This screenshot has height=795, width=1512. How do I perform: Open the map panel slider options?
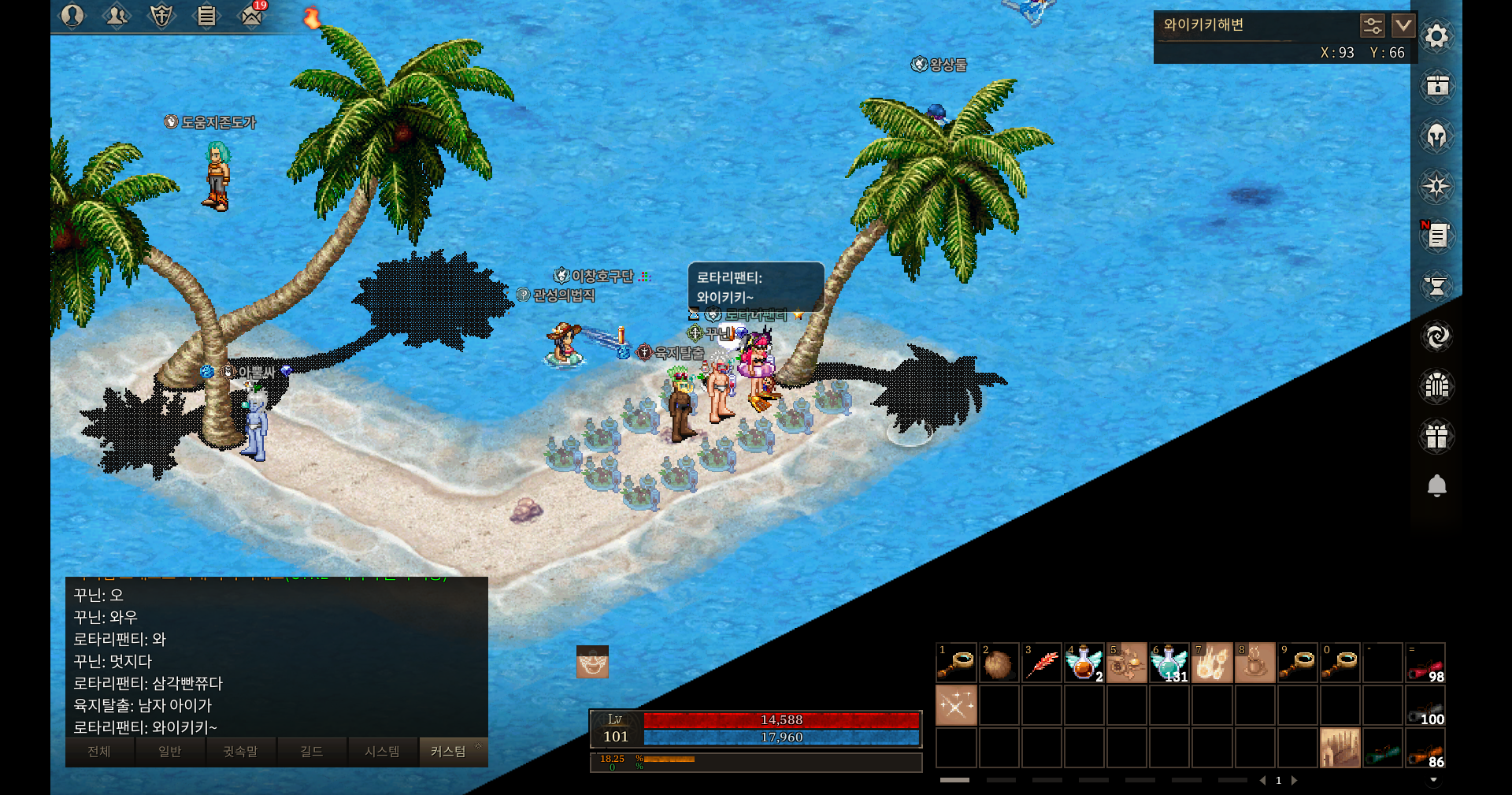tap(1372, 26)
